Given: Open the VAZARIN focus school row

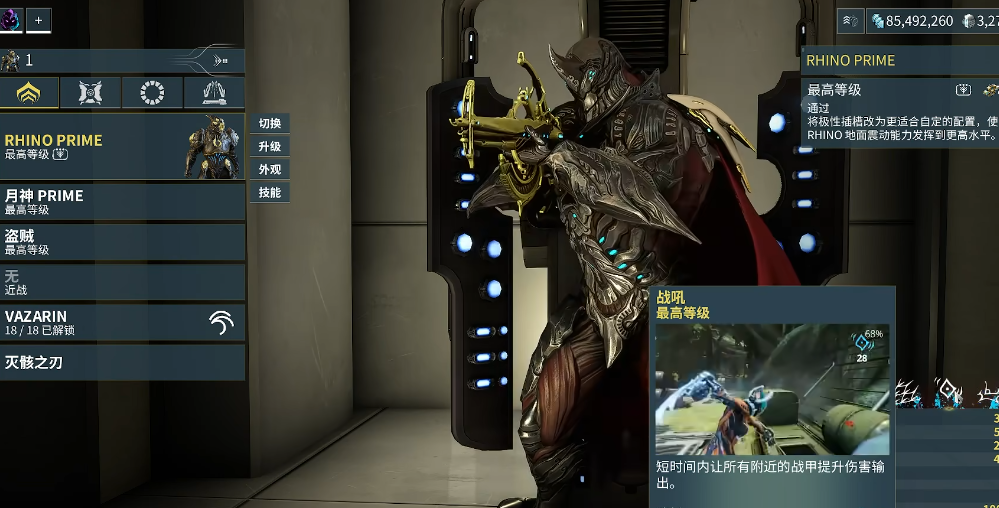Looking at the screenshot, I should pos(122,322).
